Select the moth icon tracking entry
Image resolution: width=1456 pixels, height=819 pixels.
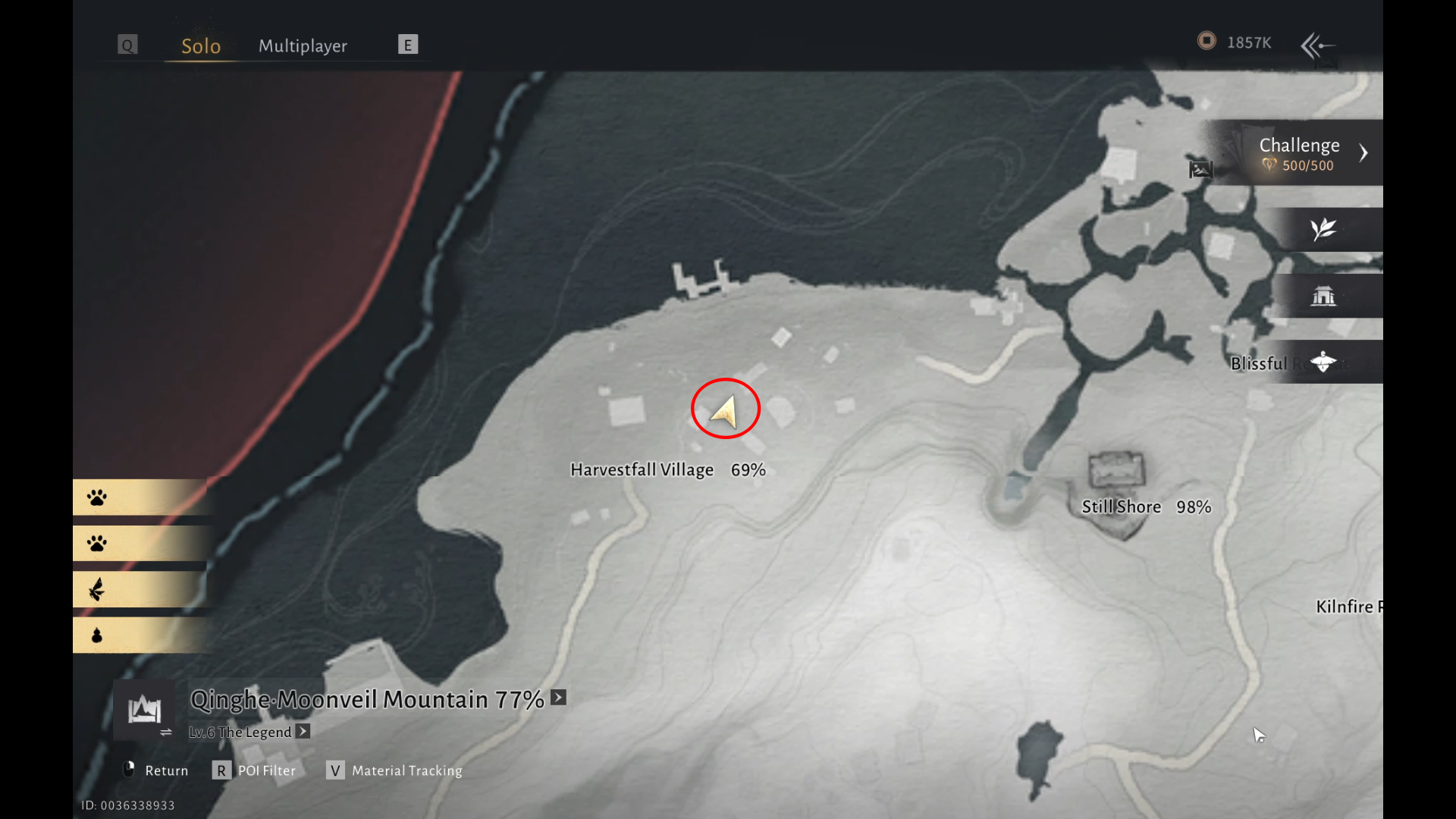(97, 589)
